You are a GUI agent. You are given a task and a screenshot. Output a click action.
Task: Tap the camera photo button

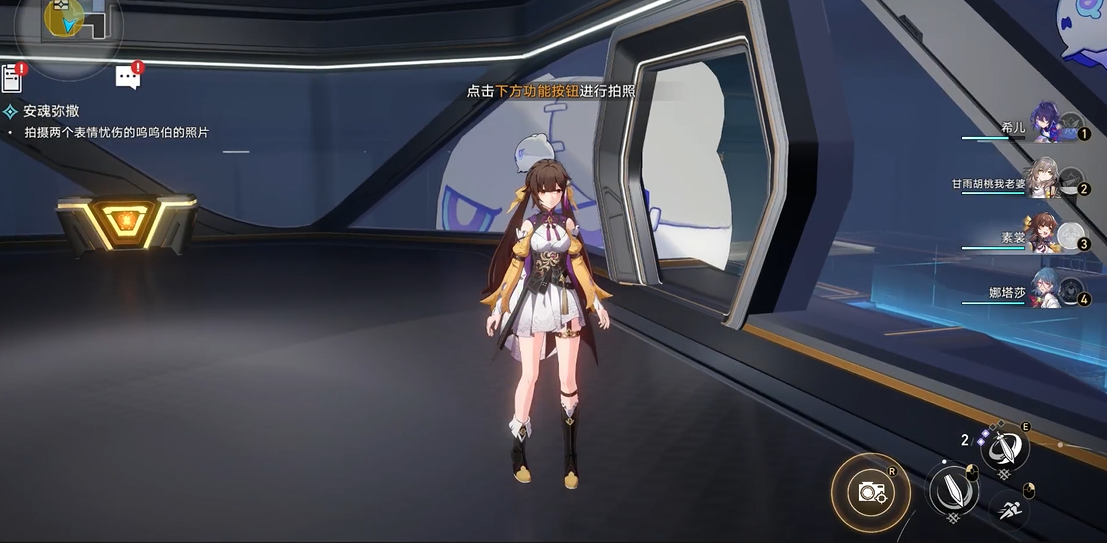(871, 491)
